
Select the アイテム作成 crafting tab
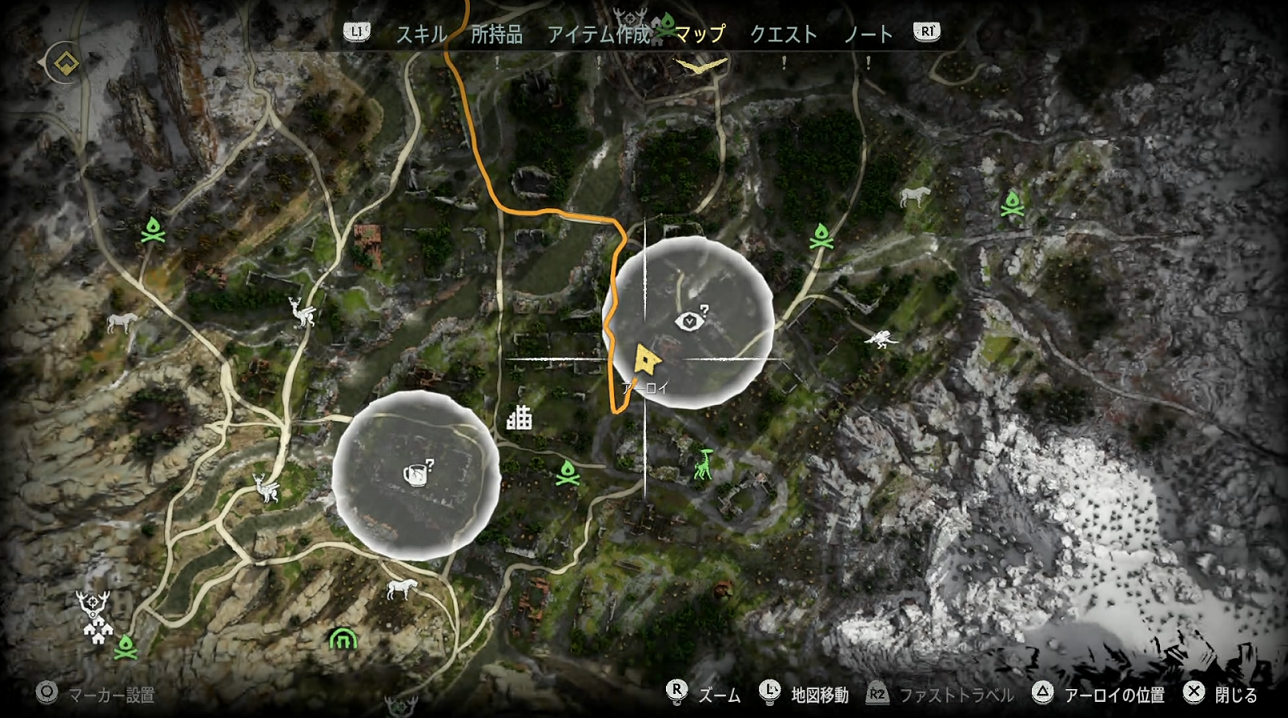598,34
